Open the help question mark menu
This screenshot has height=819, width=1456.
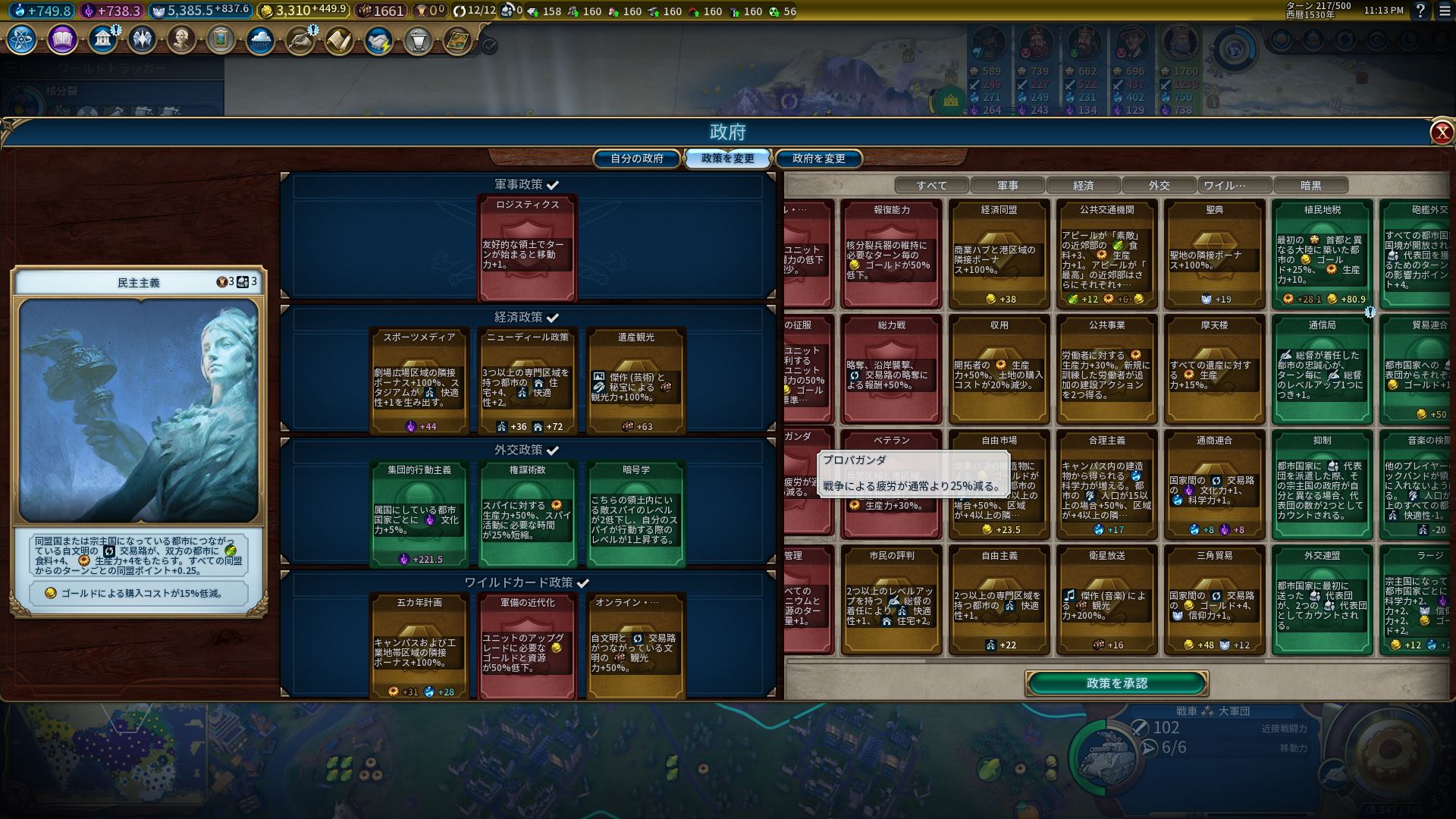click(1420, 11)
